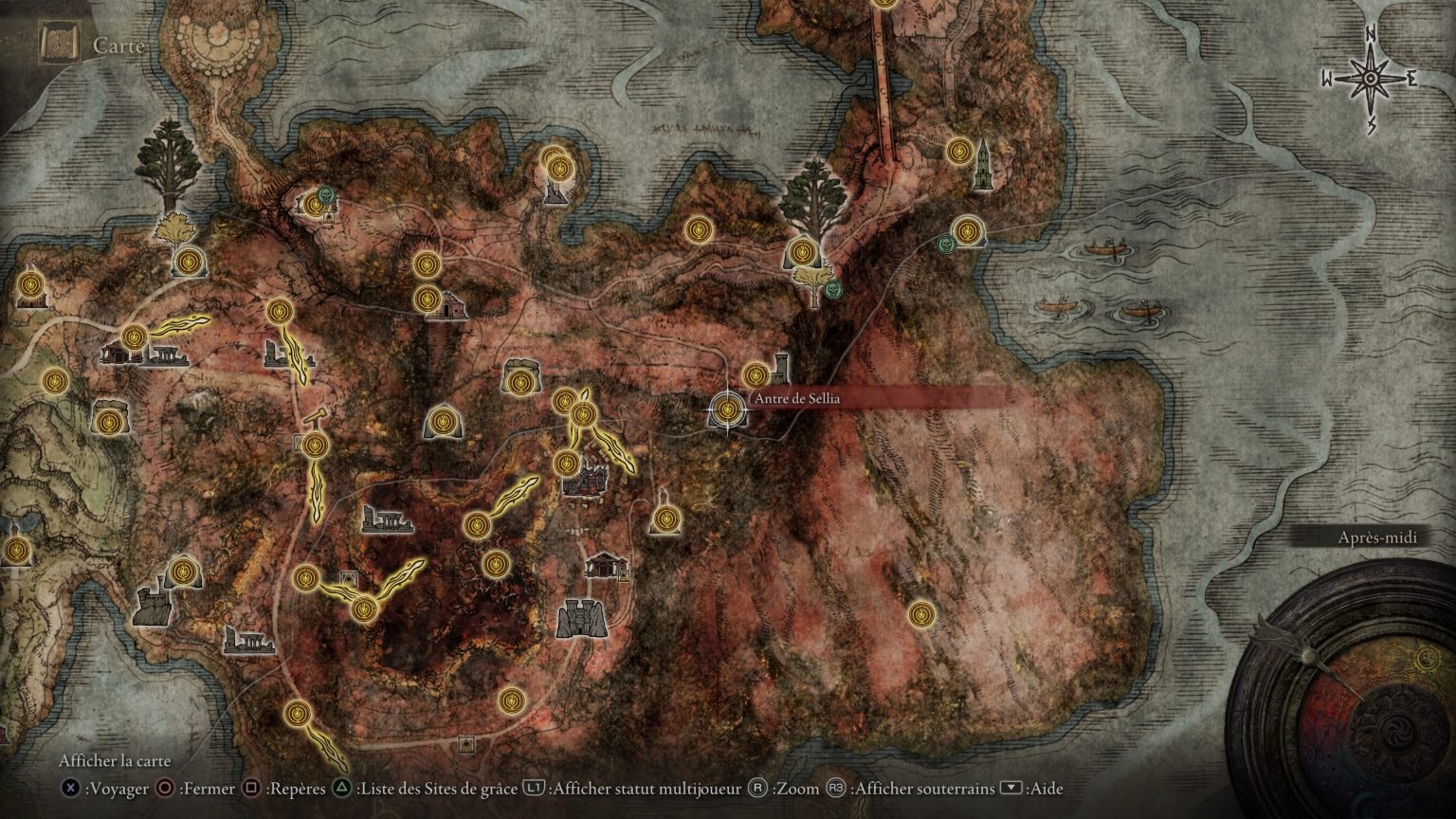Toggle the map with Afficher la carte
This screenshot has width=1456, height=819.
[114, 760]
